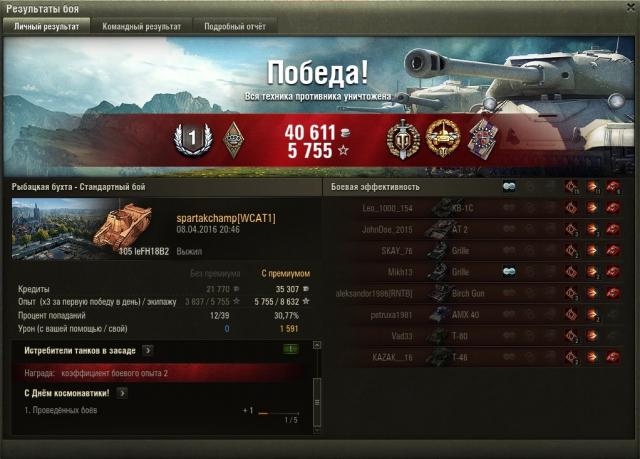Image resolution: width=640 pixels, height=459 pixels.
Task: Select the Личный результат tab
Action: (x=46, y=27)
